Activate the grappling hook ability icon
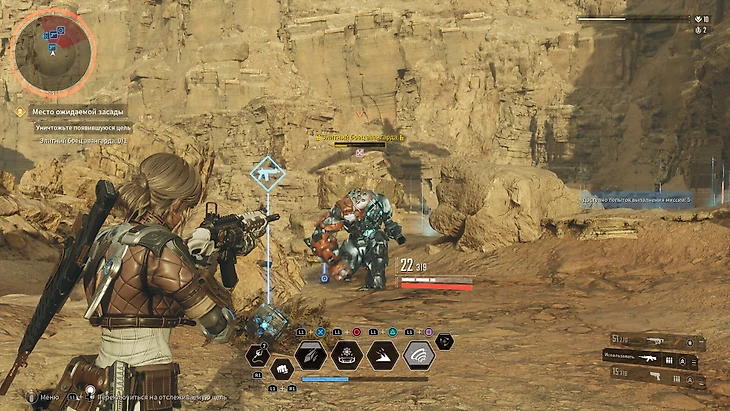This screenshot has height=411, width=730. pos(256,355)
